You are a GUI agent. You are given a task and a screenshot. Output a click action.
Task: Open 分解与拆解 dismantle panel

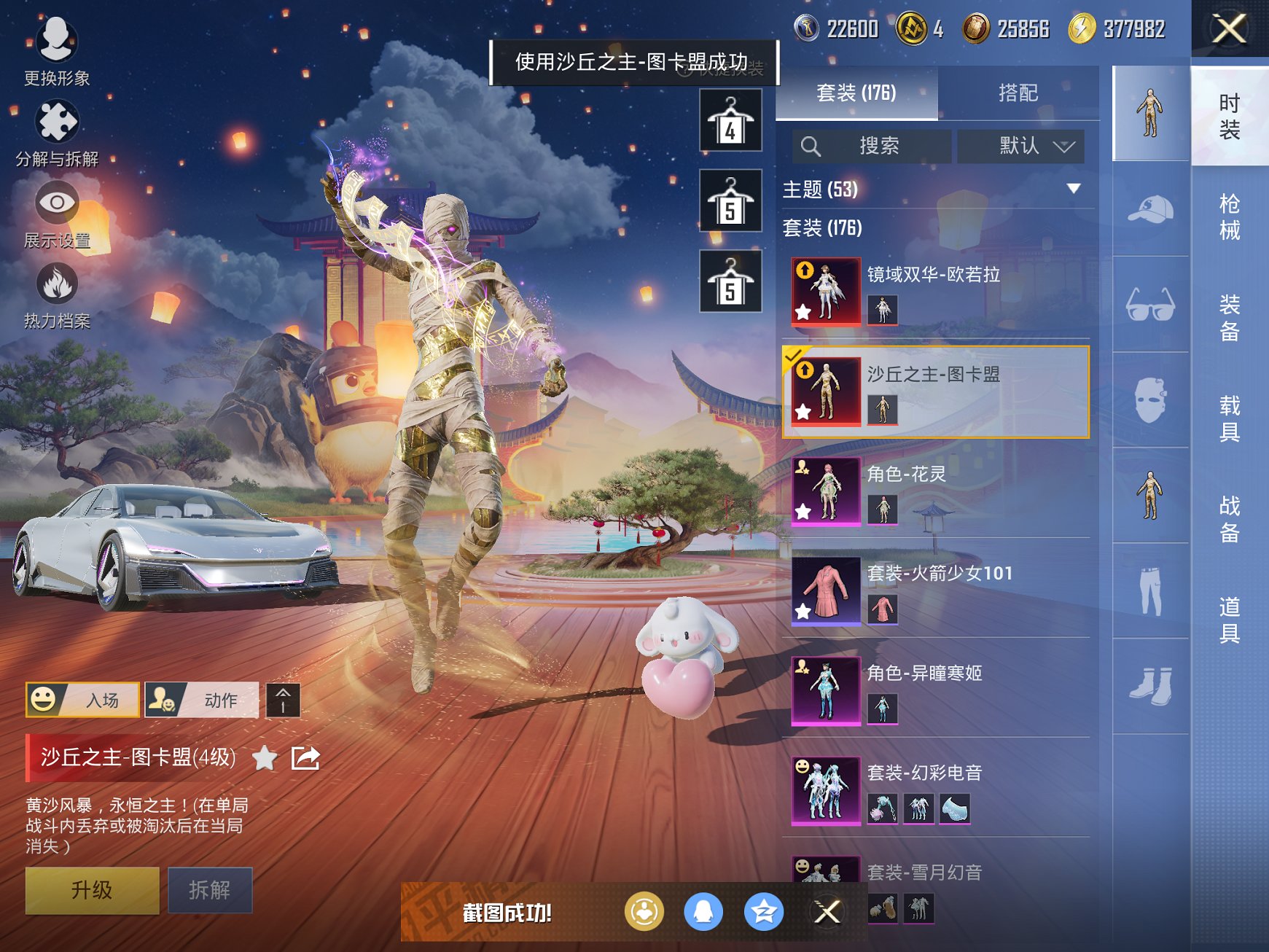(57, 122)
